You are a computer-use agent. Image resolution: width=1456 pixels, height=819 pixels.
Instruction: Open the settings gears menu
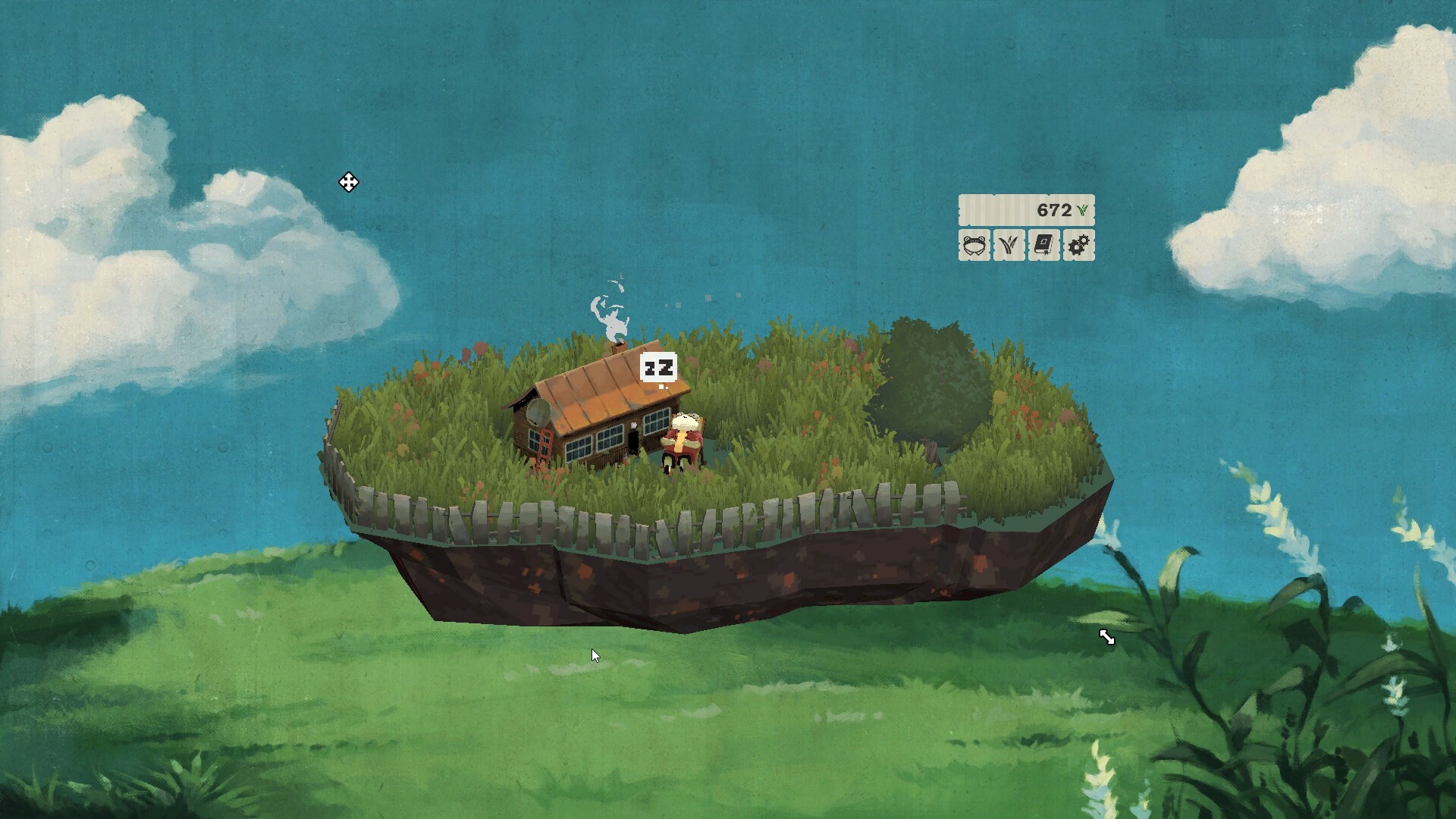click(x=1078, y=246)
